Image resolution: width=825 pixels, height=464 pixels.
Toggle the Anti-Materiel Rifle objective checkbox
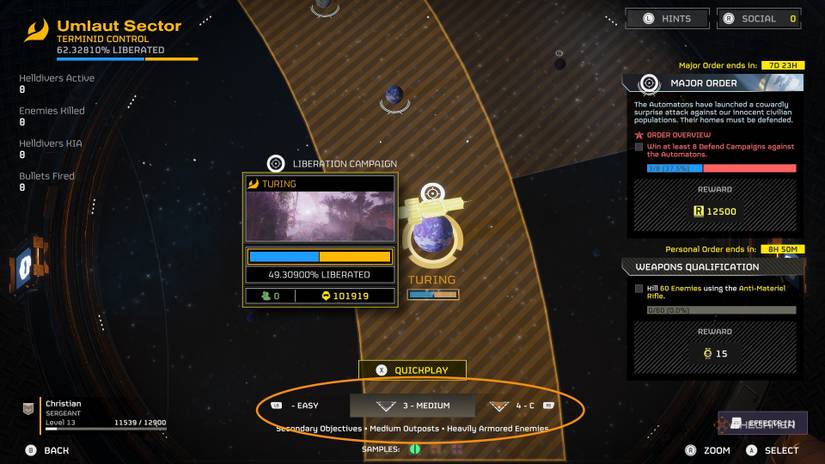click(x=639, y=289)
